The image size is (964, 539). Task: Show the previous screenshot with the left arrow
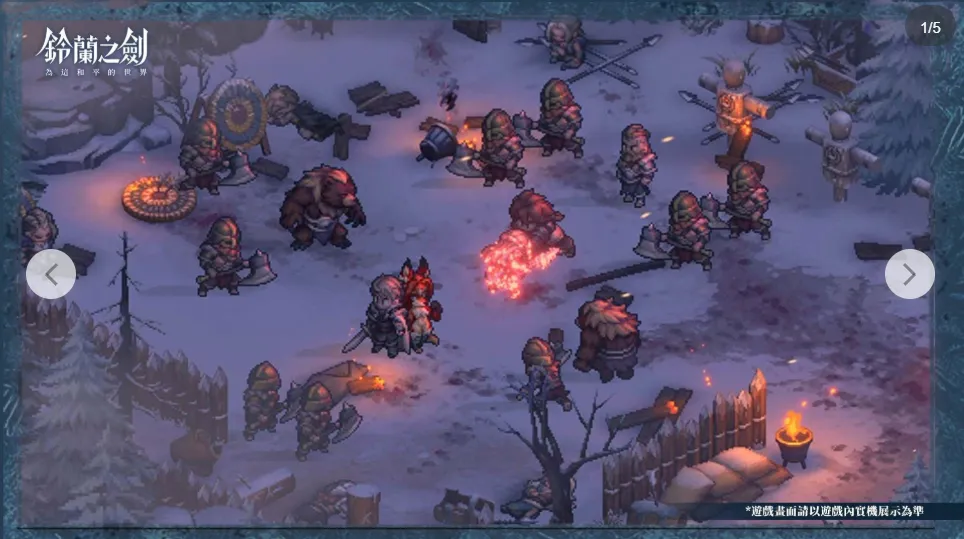pos(51,273)
